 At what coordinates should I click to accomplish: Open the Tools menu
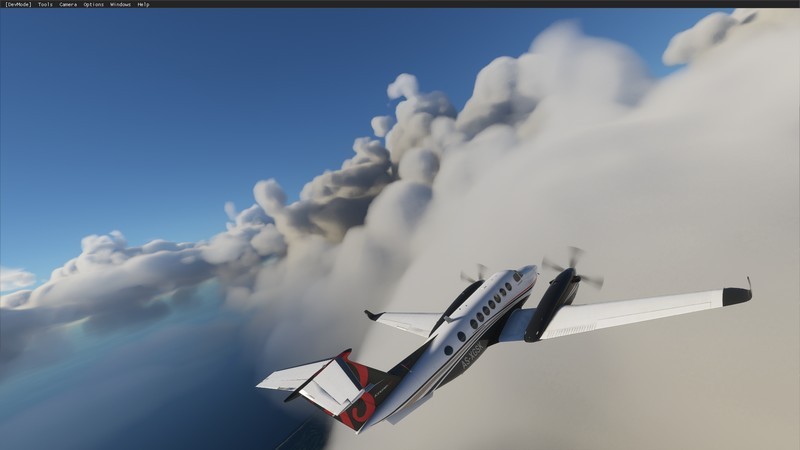tap(45, 4)
